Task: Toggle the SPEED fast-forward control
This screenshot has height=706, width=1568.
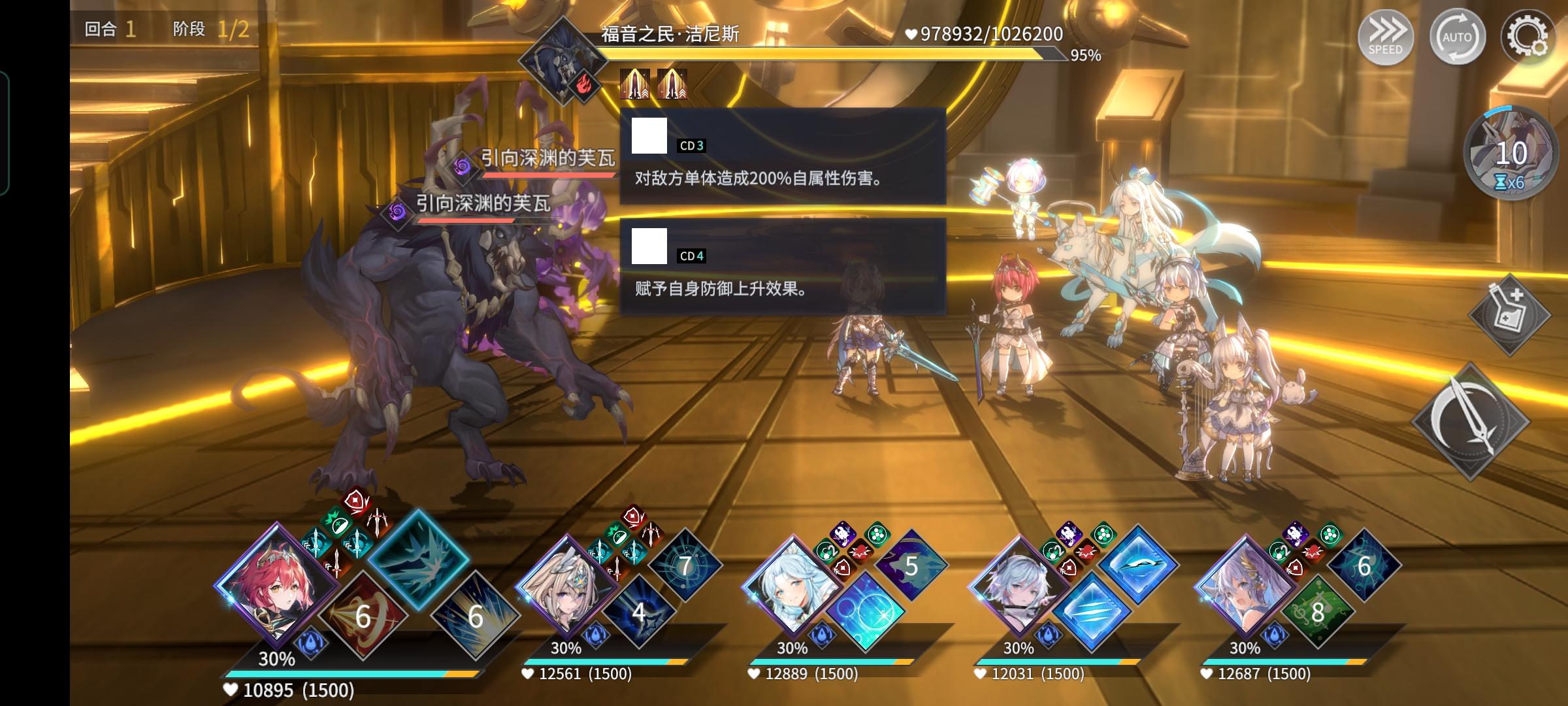Action: point(1386,37)
